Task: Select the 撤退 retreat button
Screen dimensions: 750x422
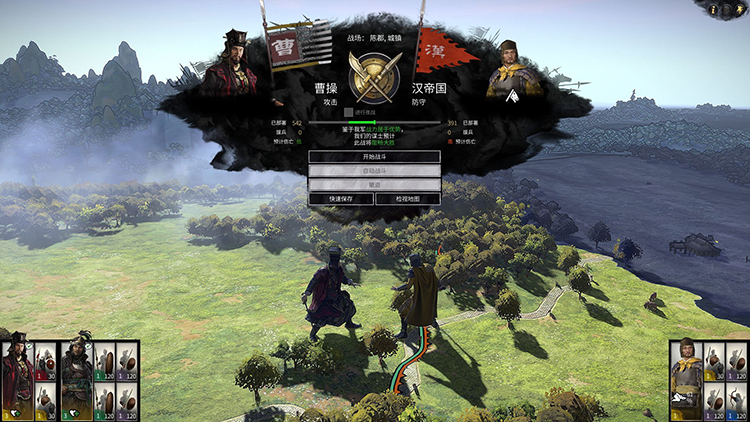Action: tap(374, 185)
